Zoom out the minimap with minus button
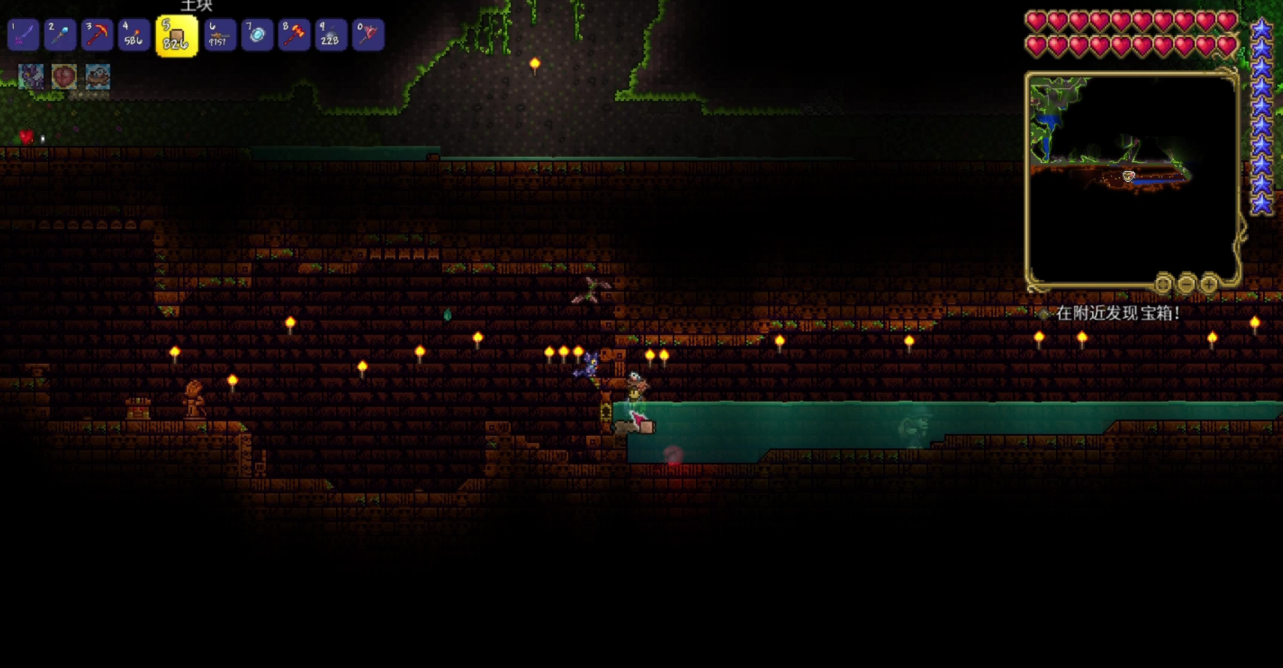 [x=1186, y=284]
